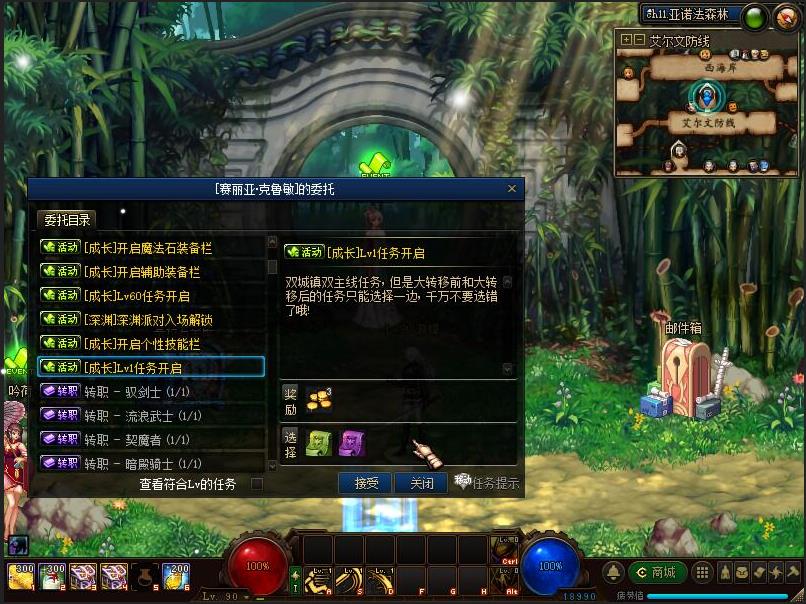Zoom out the minimap with minus button
Viewport: 806px width, 604px height.
pyautogui.click(x=638, y=40)
